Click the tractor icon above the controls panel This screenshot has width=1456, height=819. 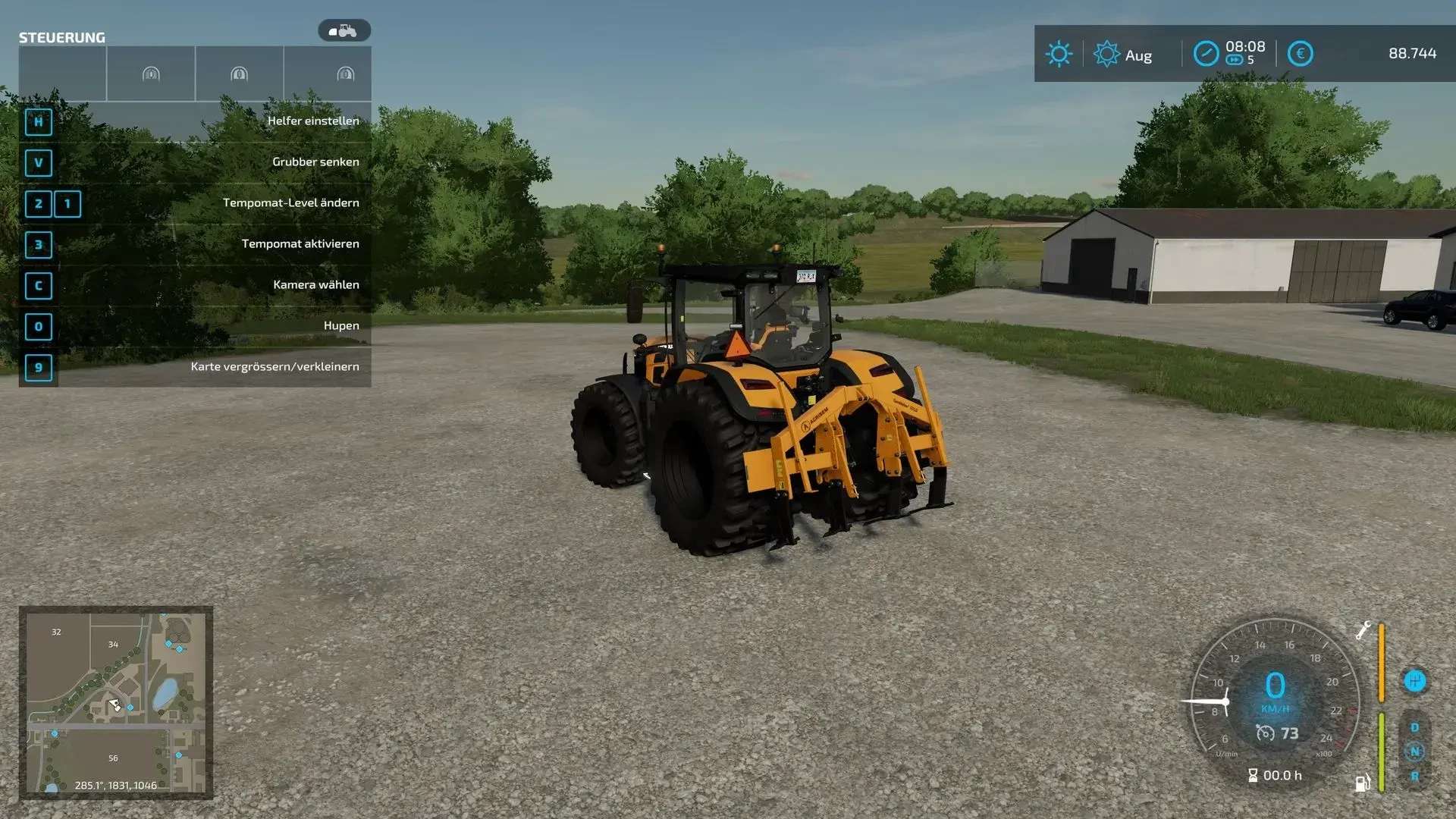344,31
